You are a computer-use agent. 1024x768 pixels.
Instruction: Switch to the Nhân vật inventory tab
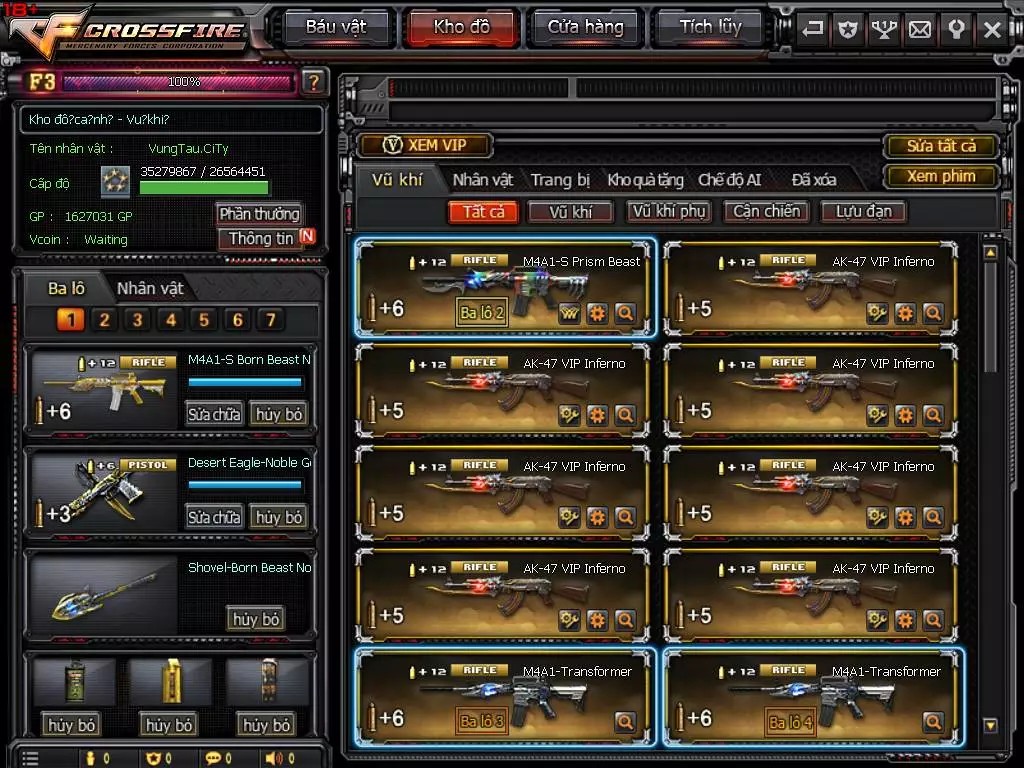click(x=483, y=180)
